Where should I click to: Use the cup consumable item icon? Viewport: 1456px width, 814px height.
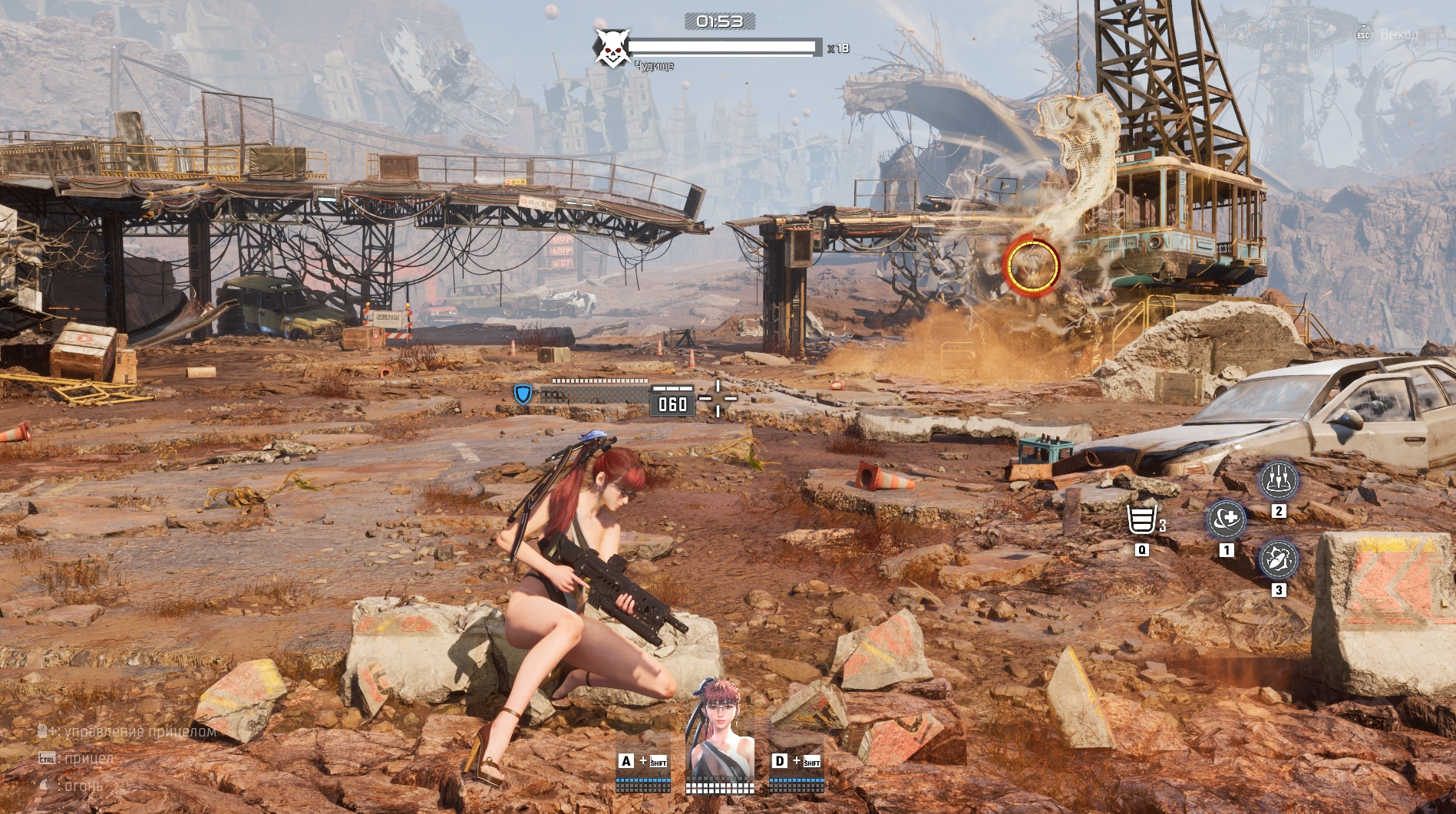pos(1141,520)
